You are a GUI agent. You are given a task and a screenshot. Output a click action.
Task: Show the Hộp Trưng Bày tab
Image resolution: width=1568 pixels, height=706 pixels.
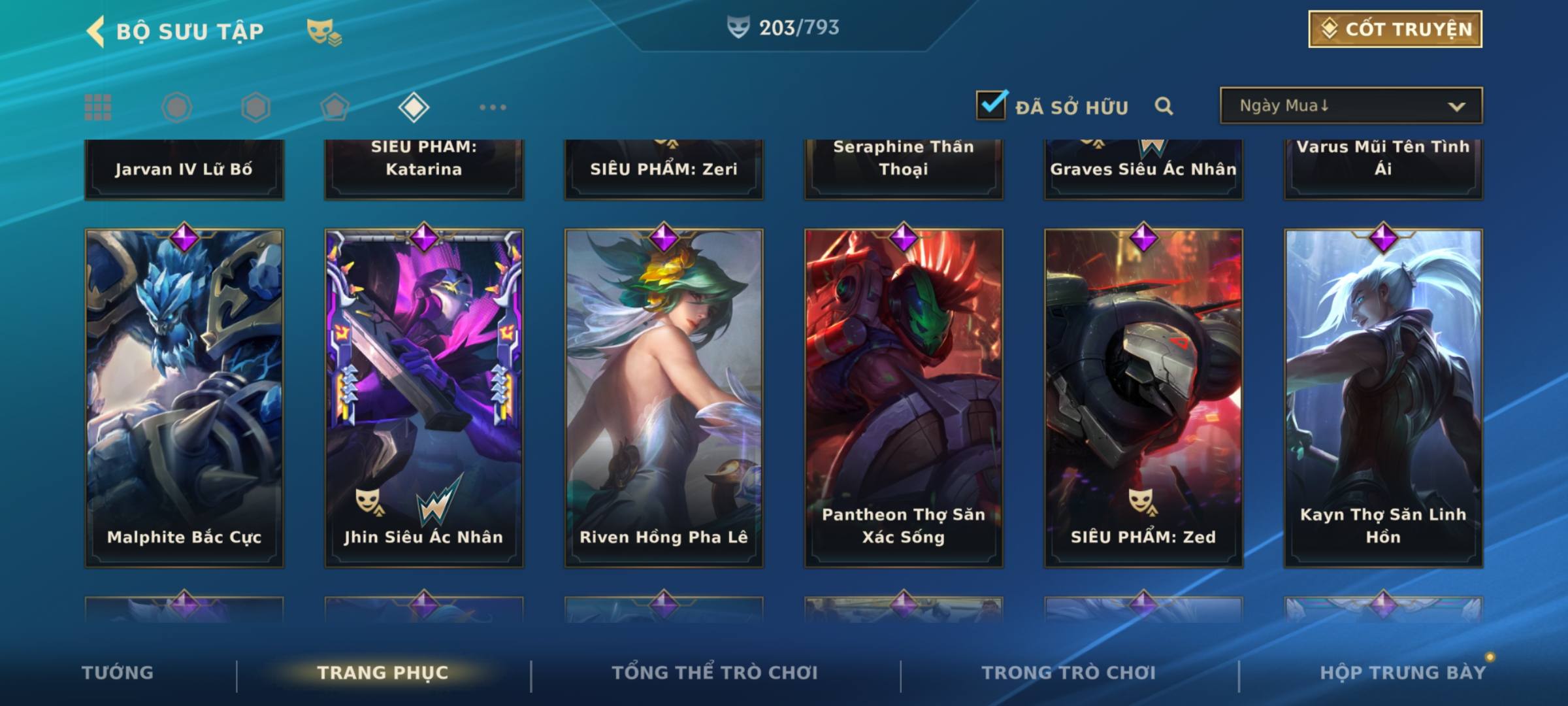[x=1403, y=673]
